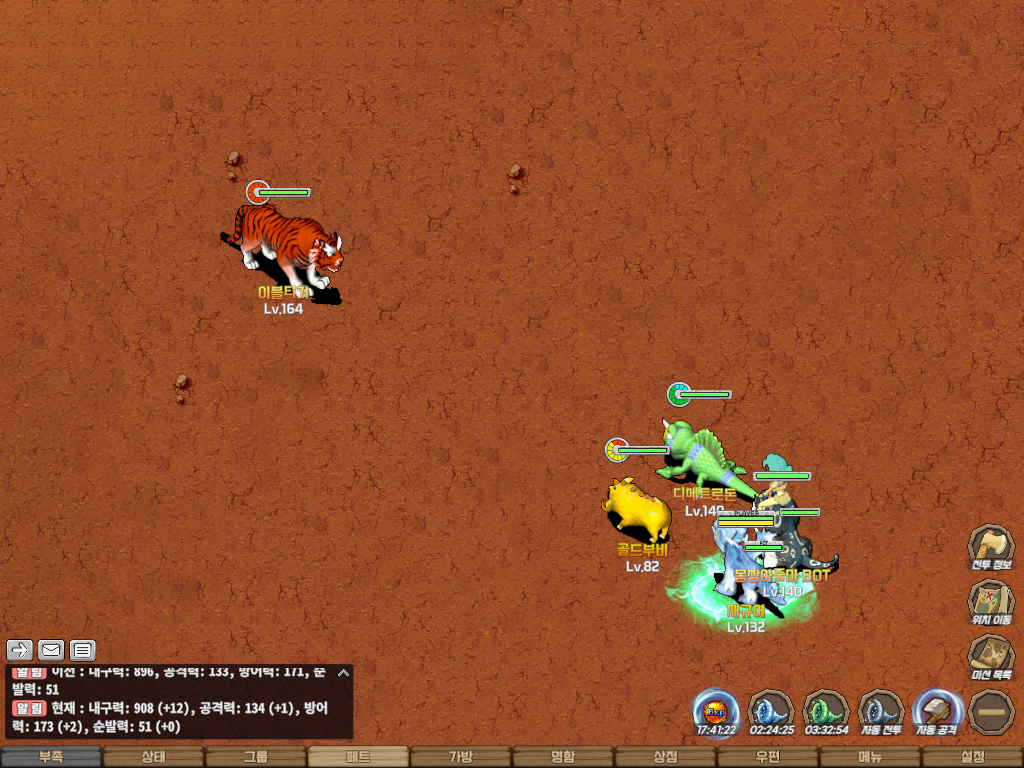Click the Exp boost timer icon
This screenshot has width=1024, height=768.
pyautogui.click(x=717, y=711)
